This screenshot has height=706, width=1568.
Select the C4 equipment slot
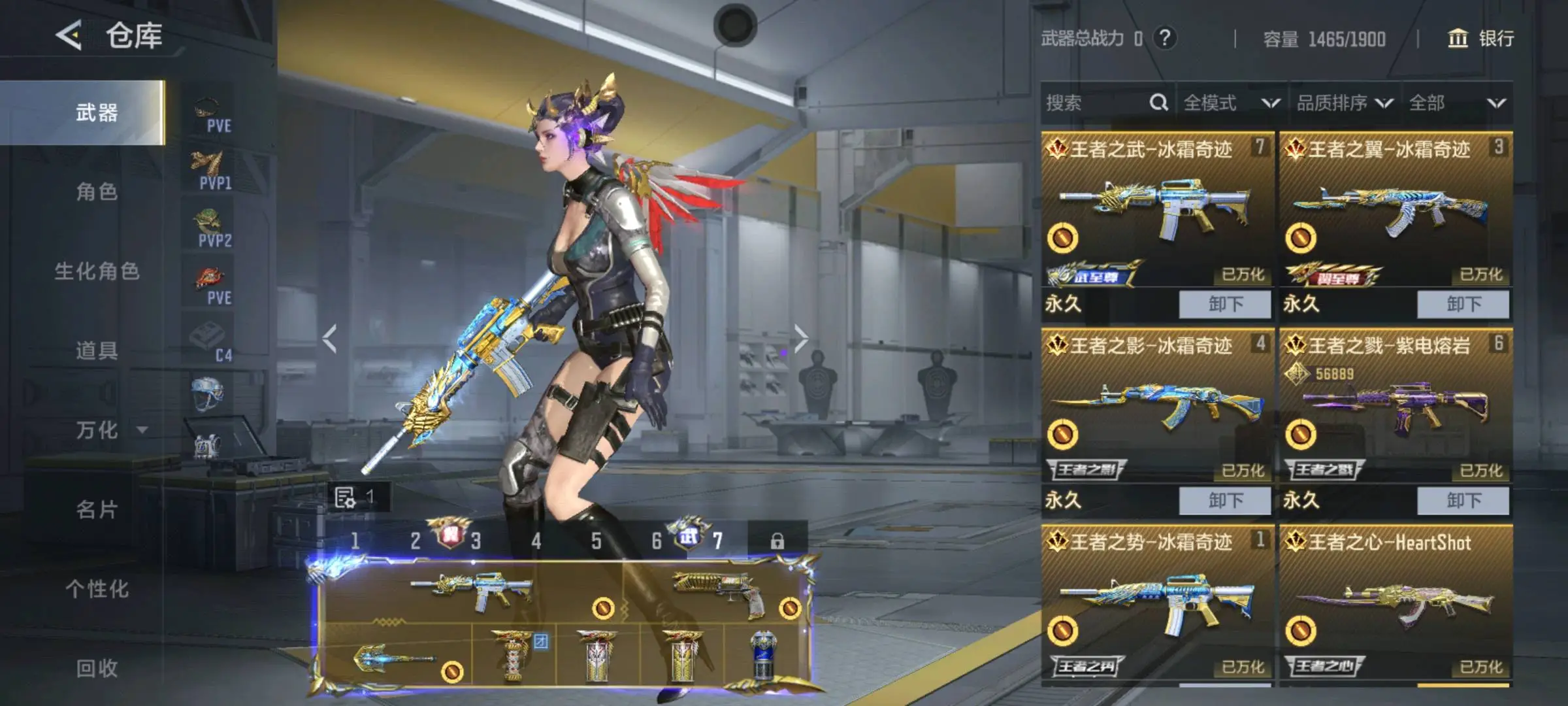tap(208, 341)
